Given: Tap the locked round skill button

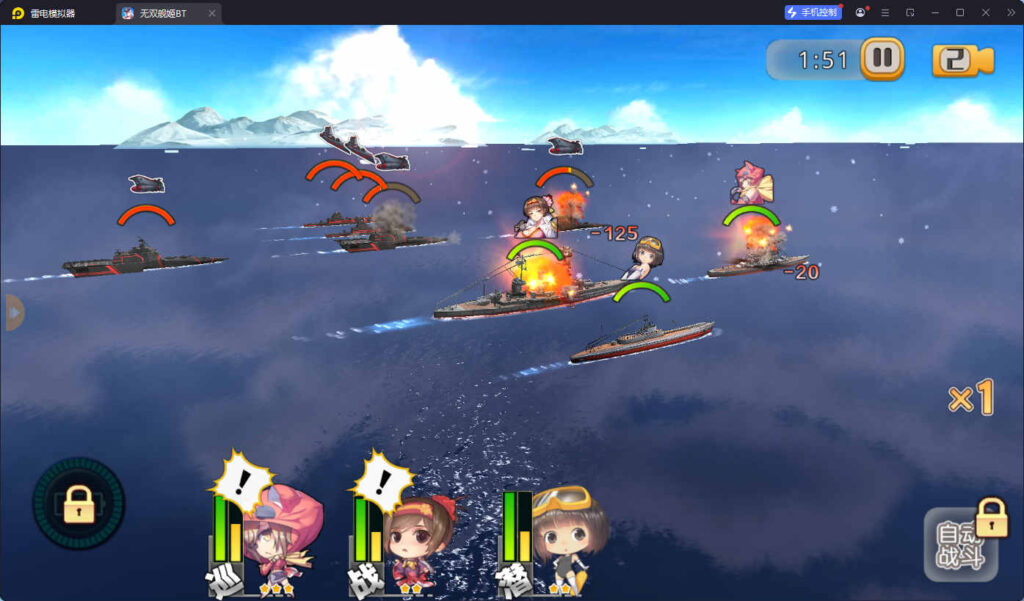Looking at the screenshot, I should [x=79, y=503].
